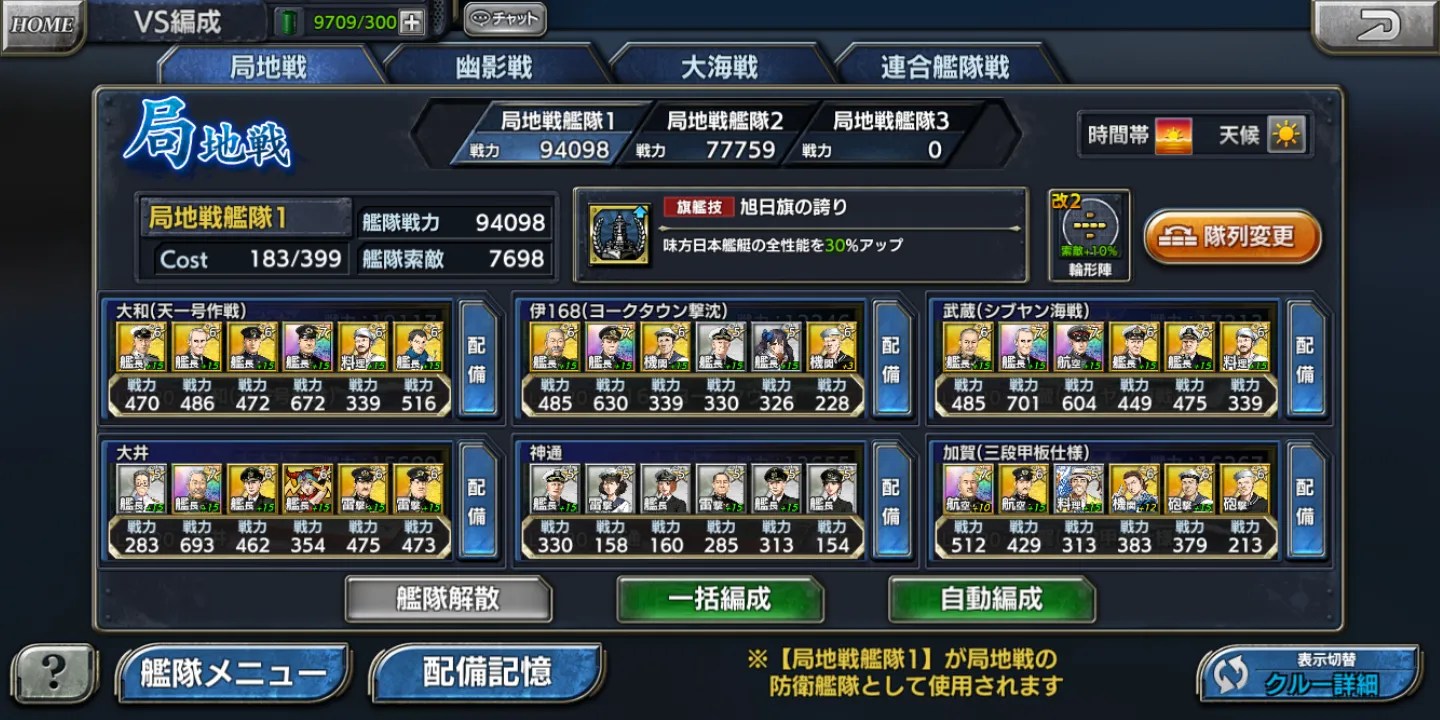This screenshot has width=1440, height=720.
Task: Open the チャット (chat) window
Action: coord(503,17)
